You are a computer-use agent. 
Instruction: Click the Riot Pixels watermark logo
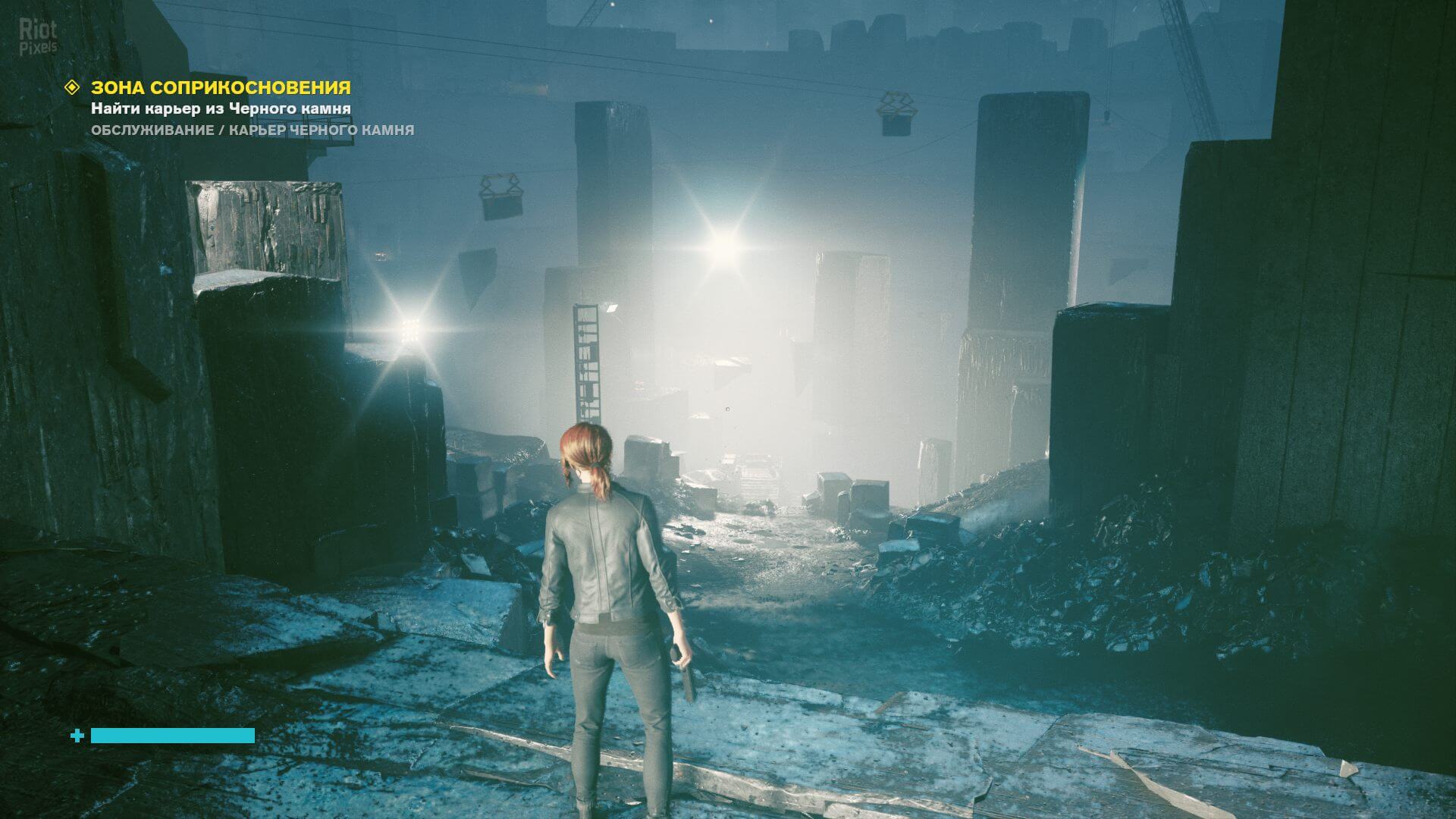(38, 37)
